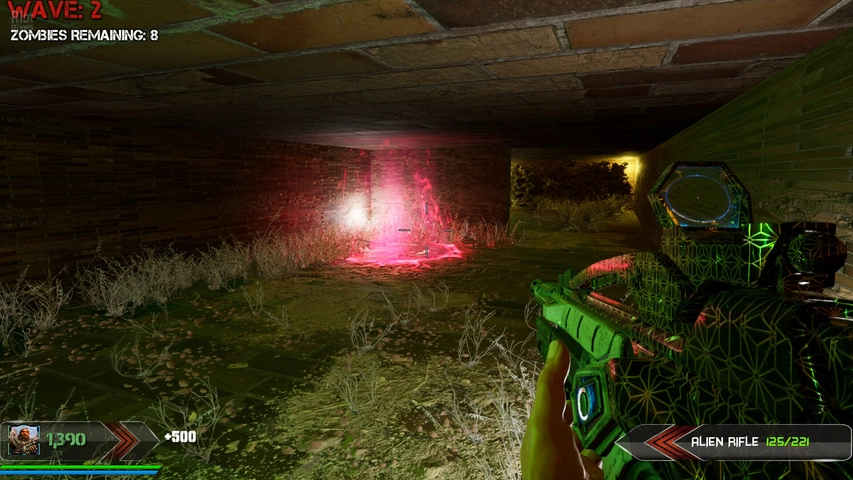
Task: Click the player portrait icon
Action: click(24, 440)
